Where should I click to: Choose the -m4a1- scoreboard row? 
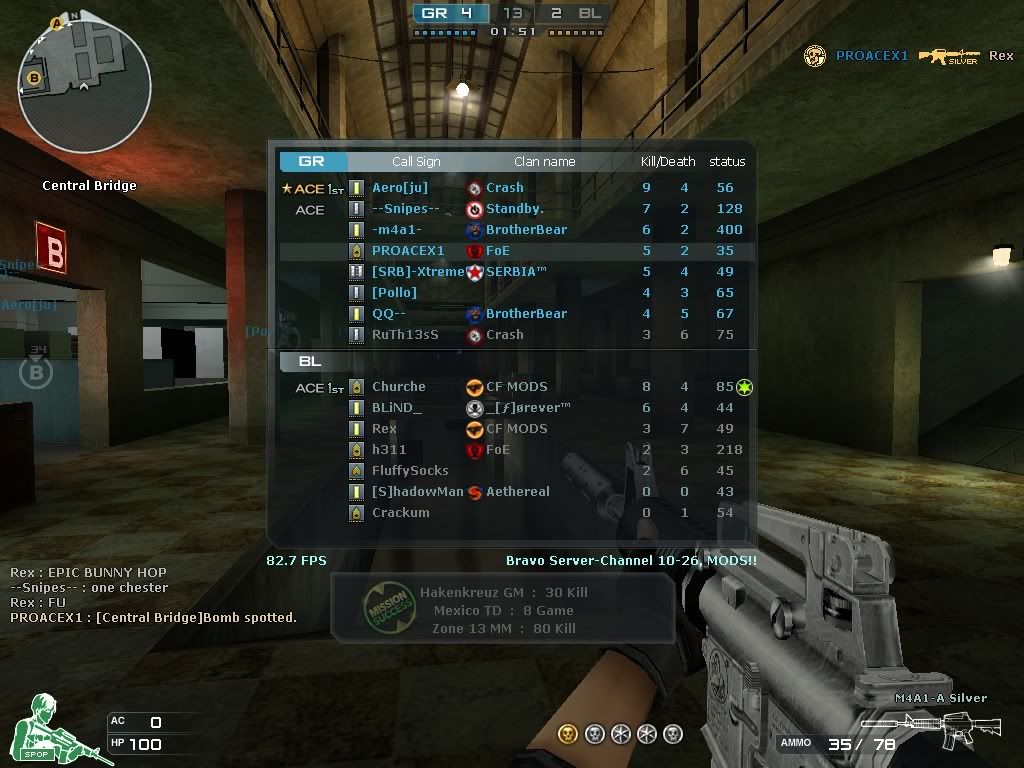397,230
